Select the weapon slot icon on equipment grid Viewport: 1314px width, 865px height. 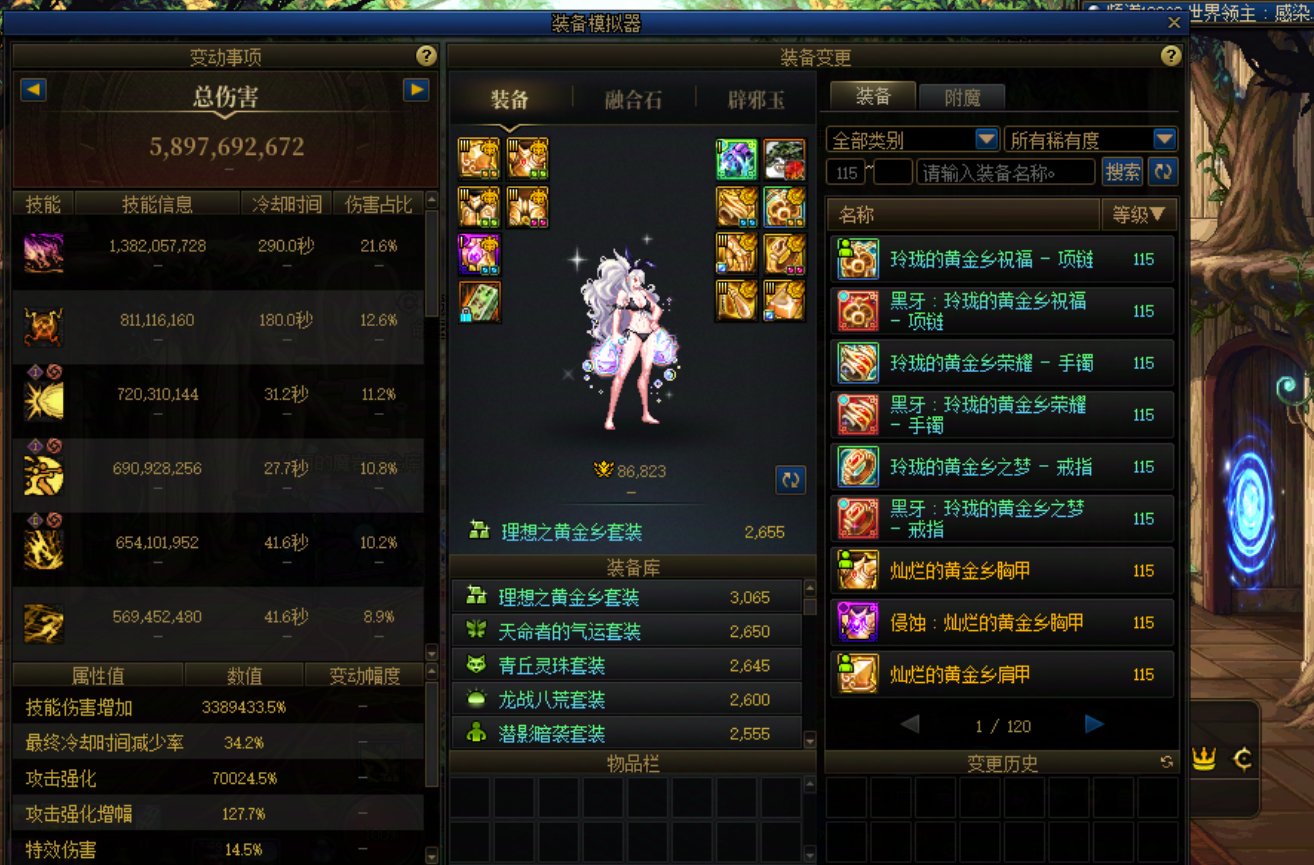pos(479,301)
